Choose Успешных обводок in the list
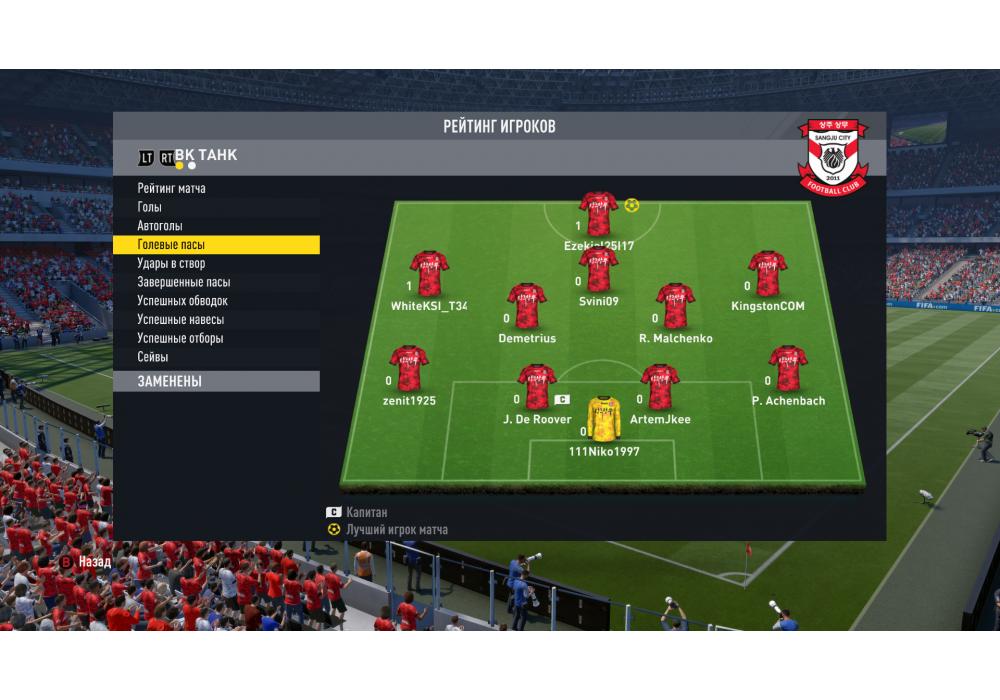 click(x=183, y=301)
